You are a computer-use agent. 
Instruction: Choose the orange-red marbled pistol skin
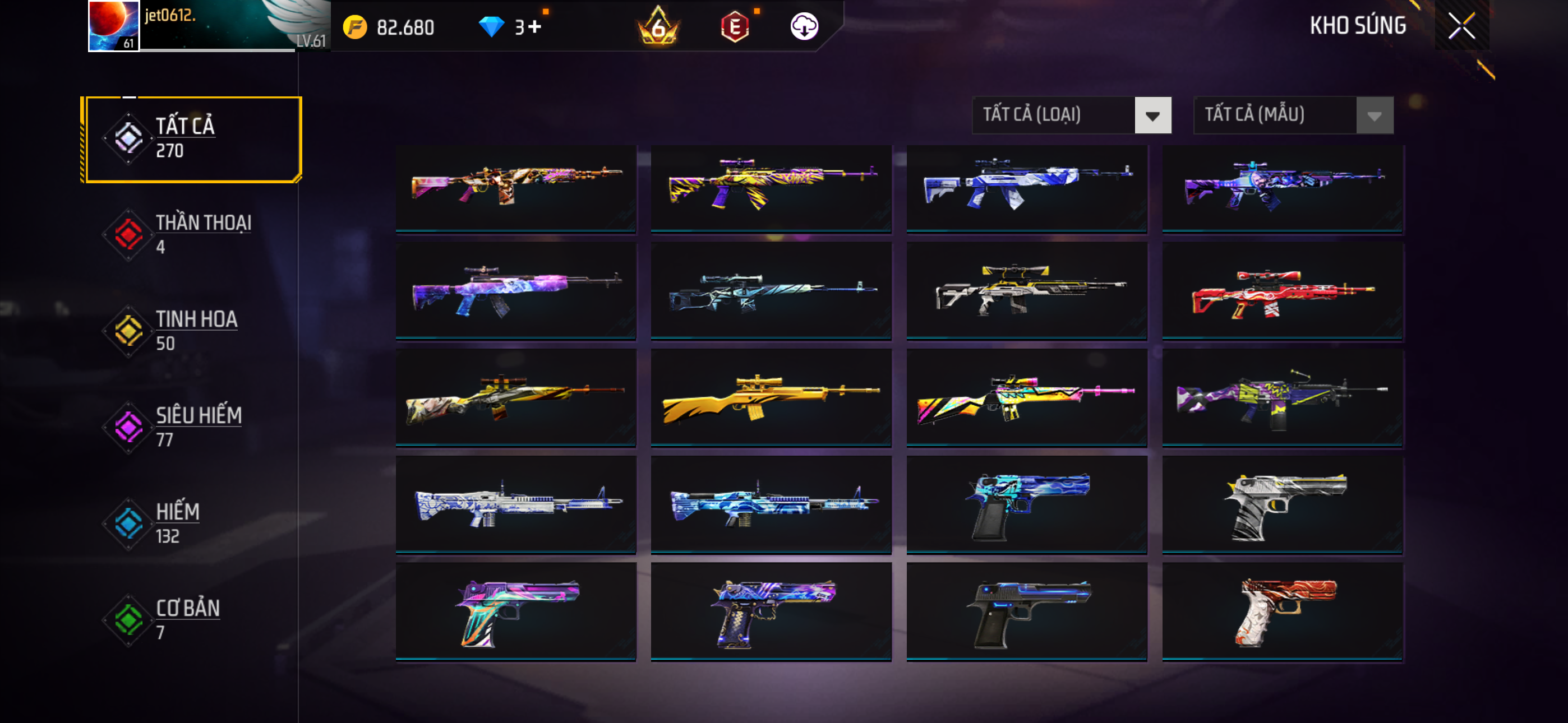(1282, 610)
